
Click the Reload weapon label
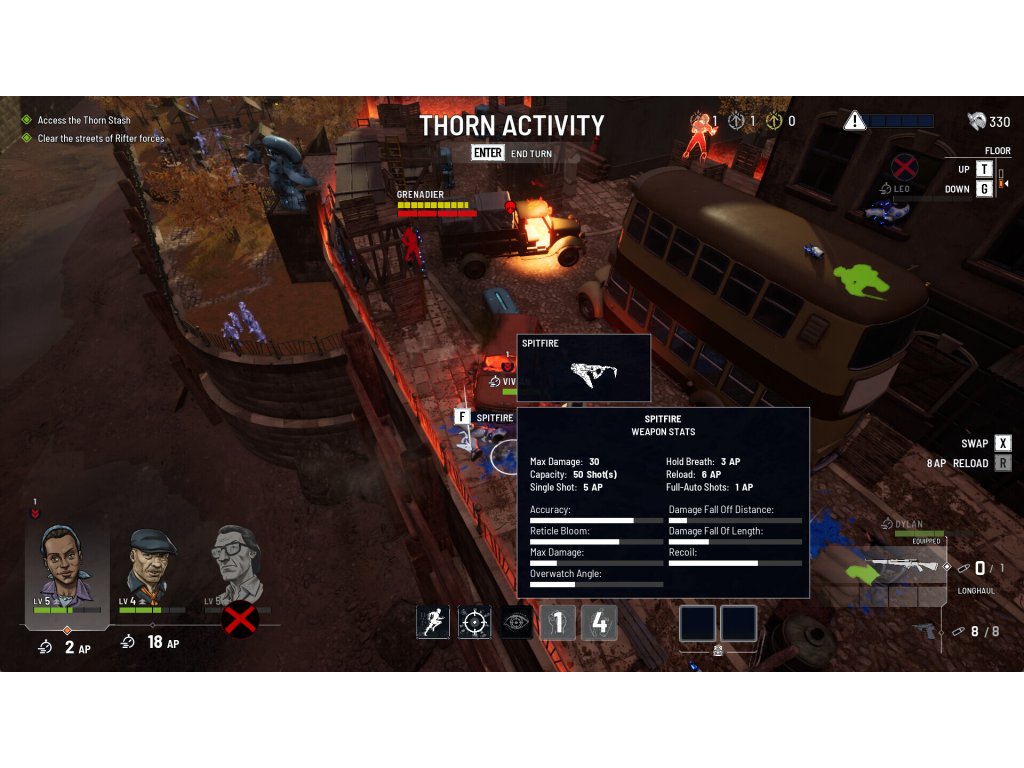coord(970,463)
